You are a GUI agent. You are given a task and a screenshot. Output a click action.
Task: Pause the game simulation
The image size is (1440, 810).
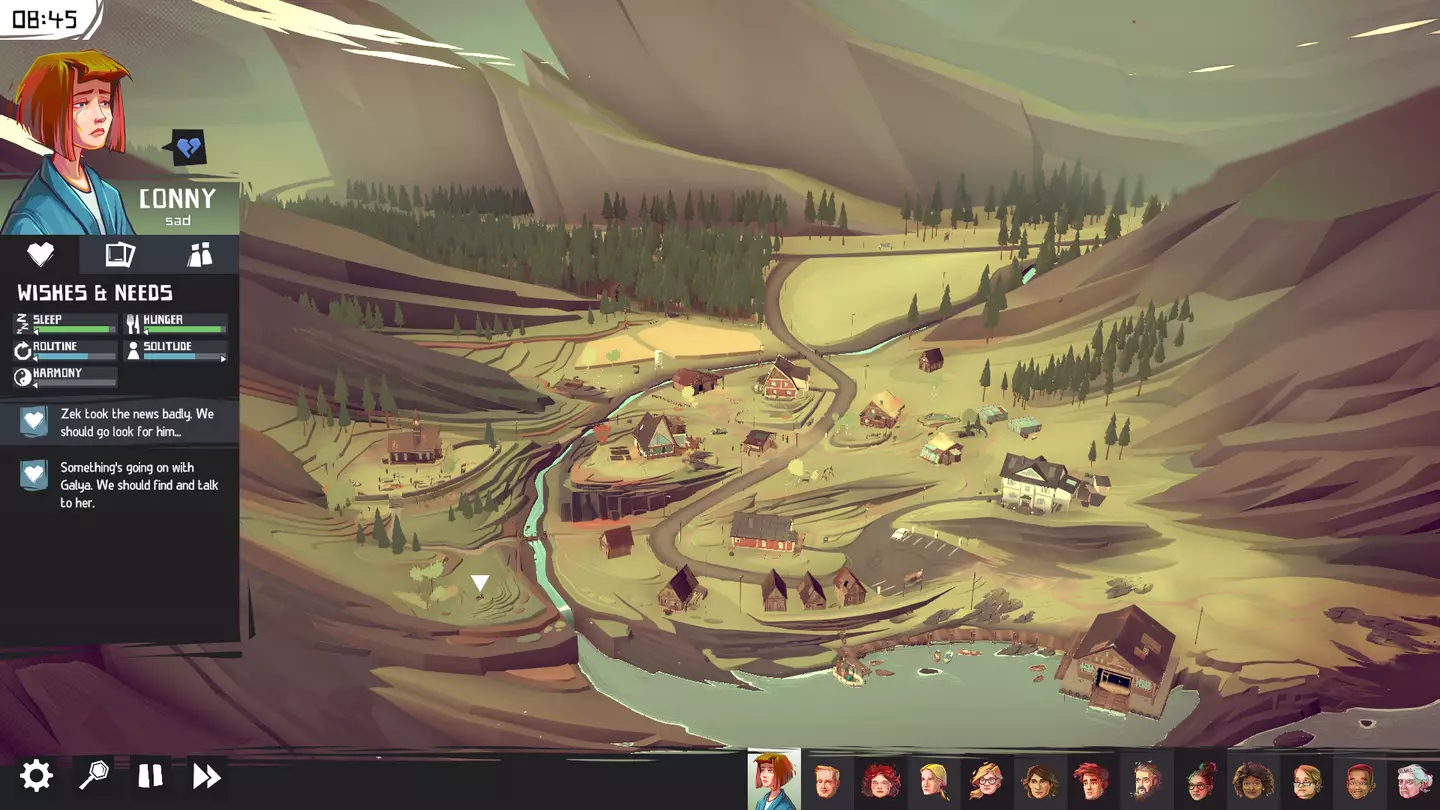pos(150,776)
